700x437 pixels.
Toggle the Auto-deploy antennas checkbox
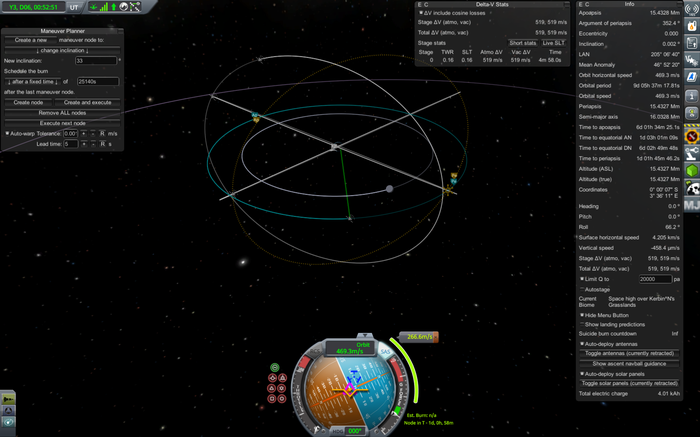(583, 343)
